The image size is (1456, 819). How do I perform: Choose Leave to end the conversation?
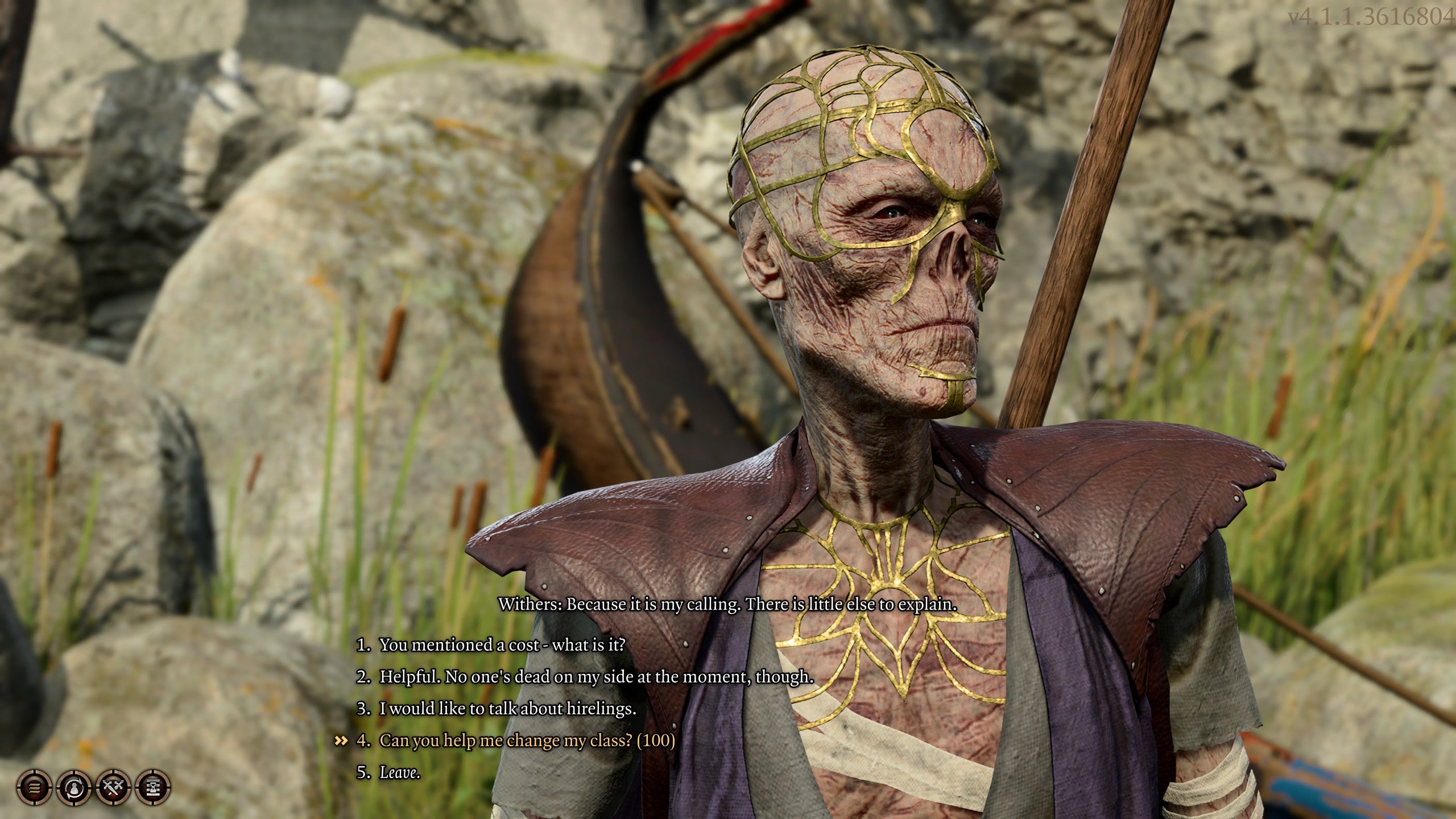coord(400,772)
